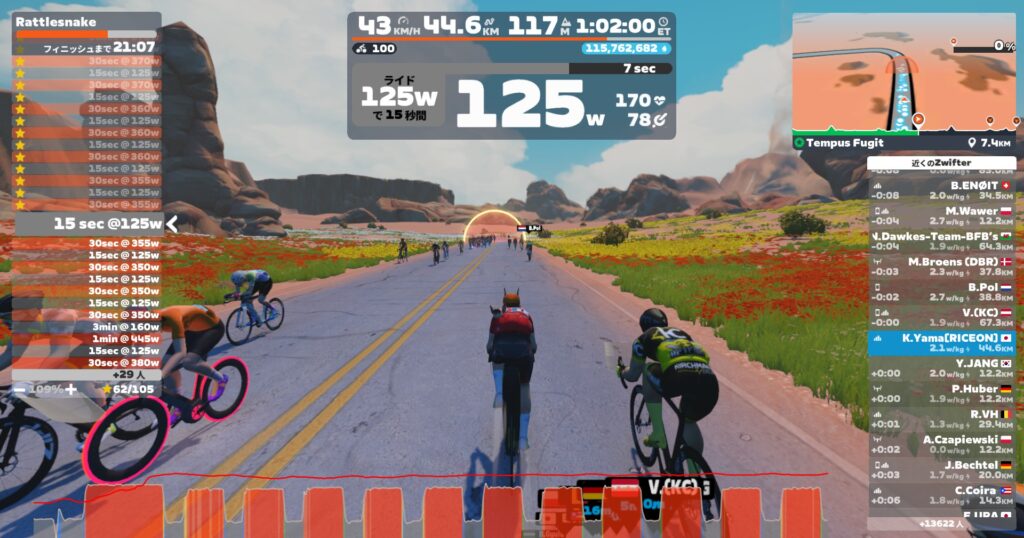Collapse the workout panel with the arrow
The image size is (1024, 538).
[172, 224]
